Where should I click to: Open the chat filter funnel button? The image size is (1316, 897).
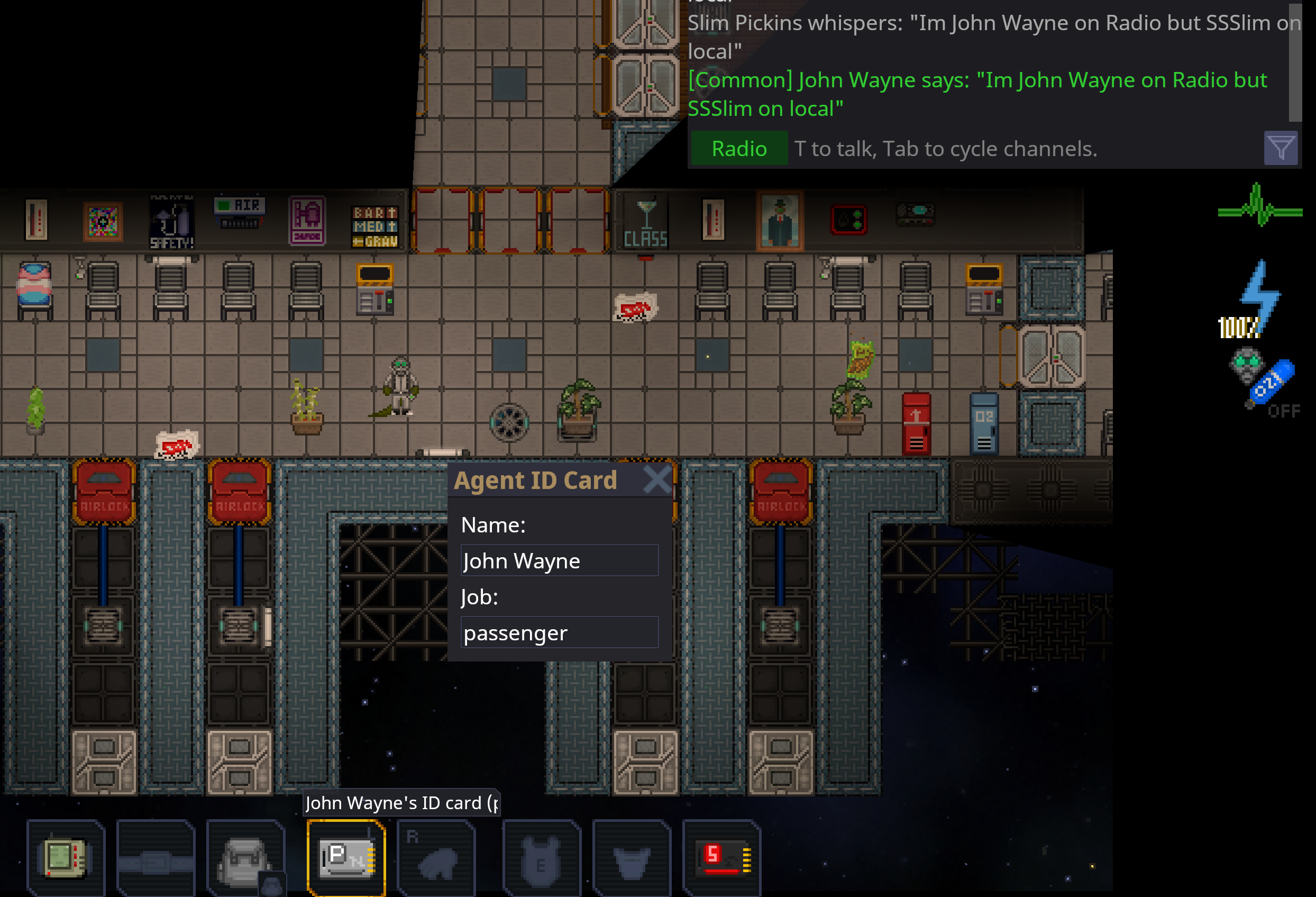1280,149
